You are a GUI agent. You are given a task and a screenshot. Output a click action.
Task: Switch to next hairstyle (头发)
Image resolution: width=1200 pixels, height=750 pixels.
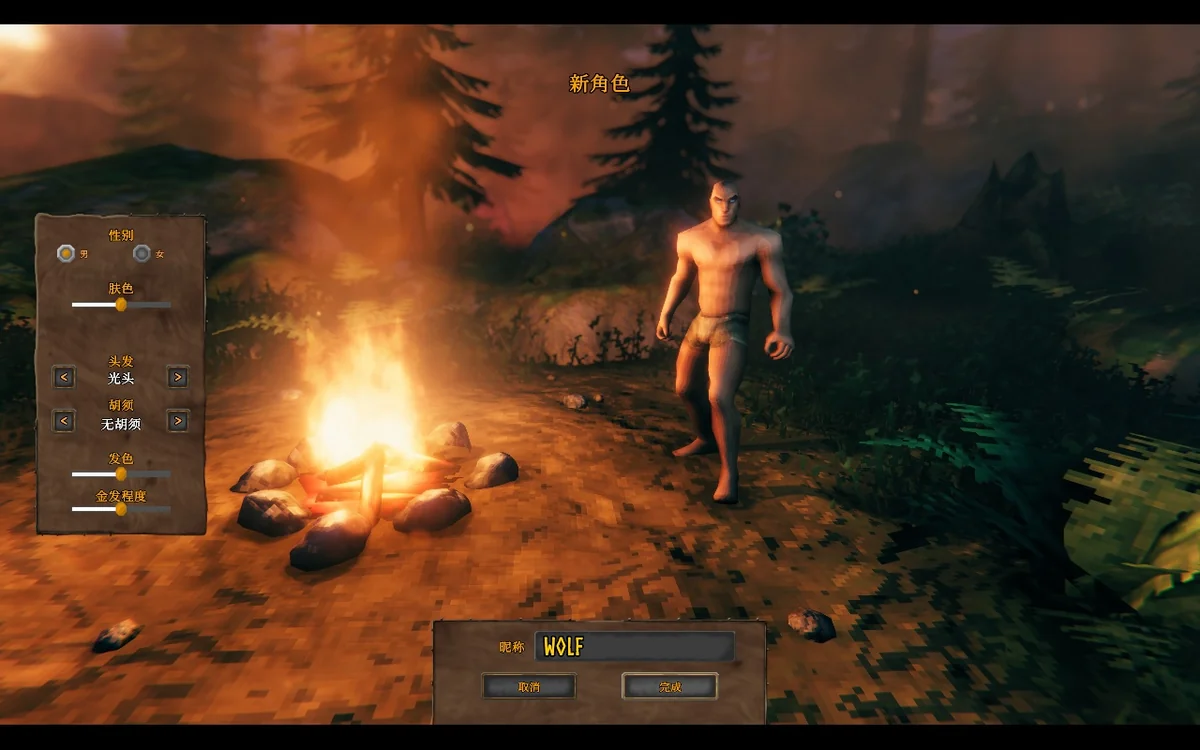pos(177,377)
